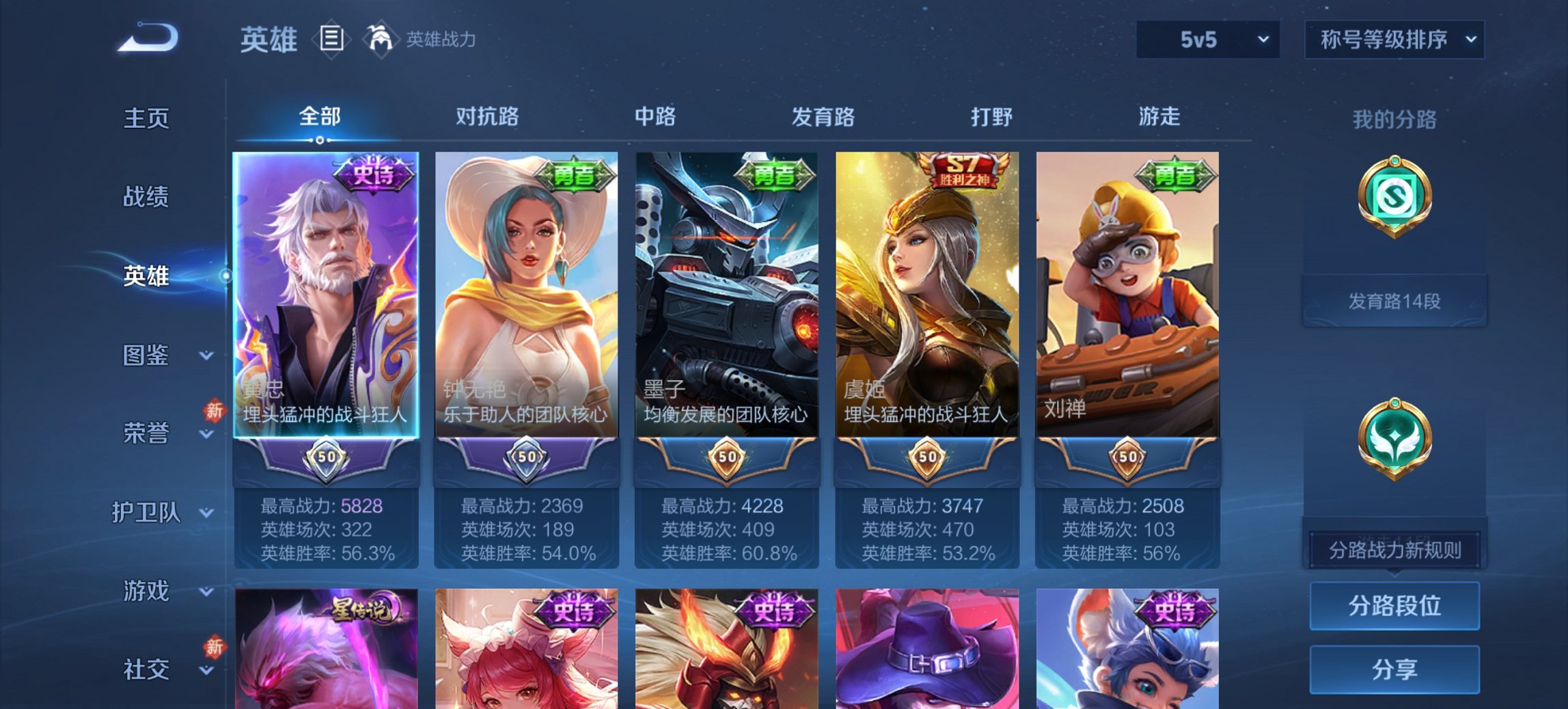
Task: Select the 英雄战力 helmet icon
Action: tap(381, 38)
